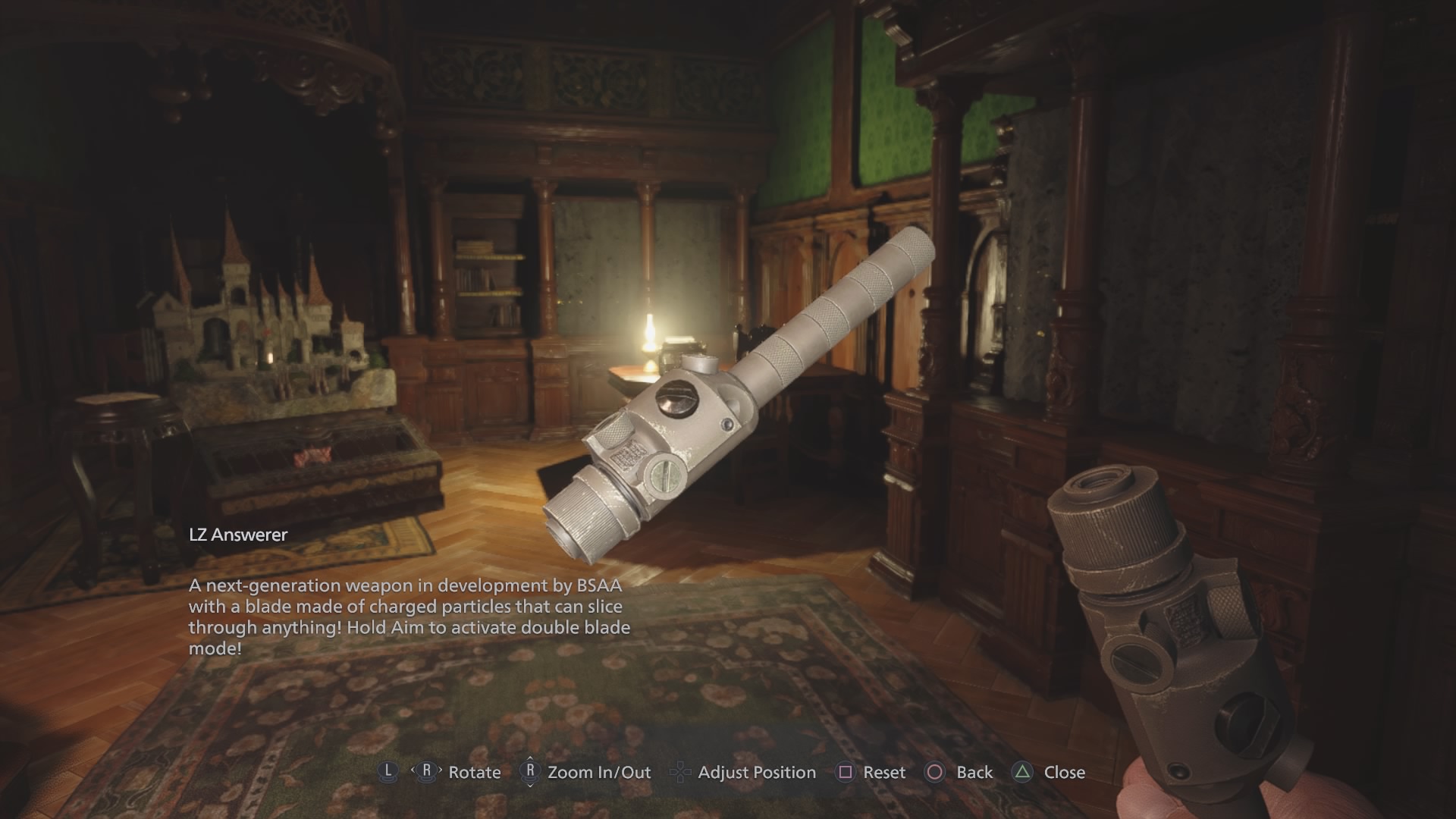The image size is (1456, 819).
Task: Click the directional arrows above the R stick icon
Action: (532, 760)
